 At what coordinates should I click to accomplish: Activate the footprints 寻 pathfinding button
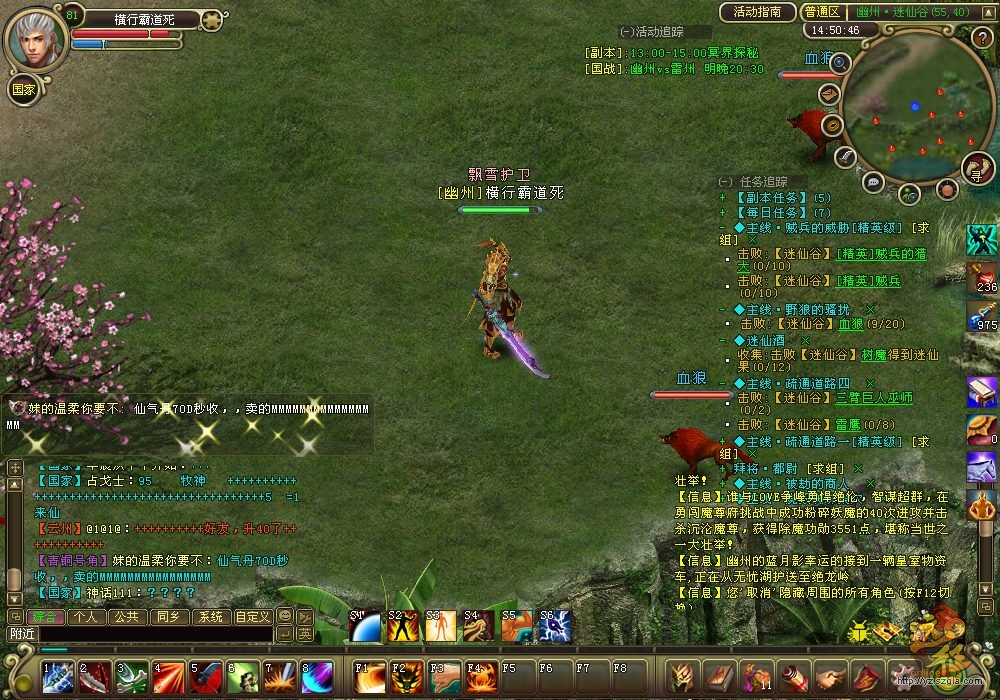(976, 167)
